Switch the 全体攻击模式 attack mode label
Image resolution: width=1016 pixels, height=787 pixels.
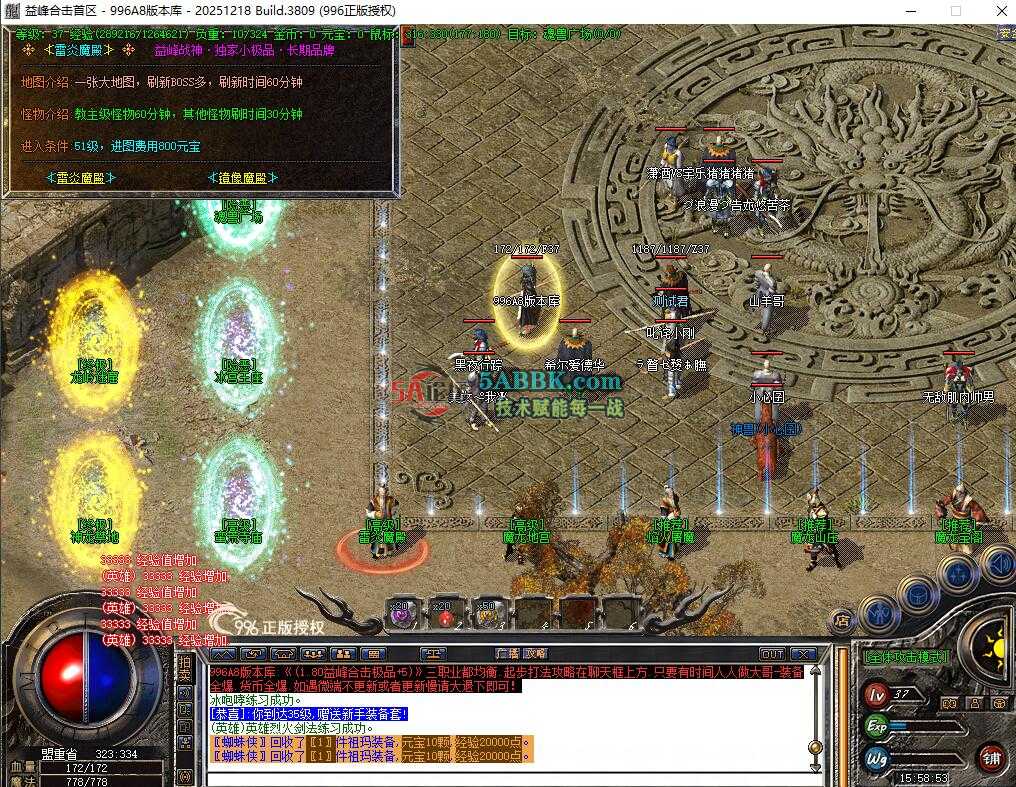(904, 658)
